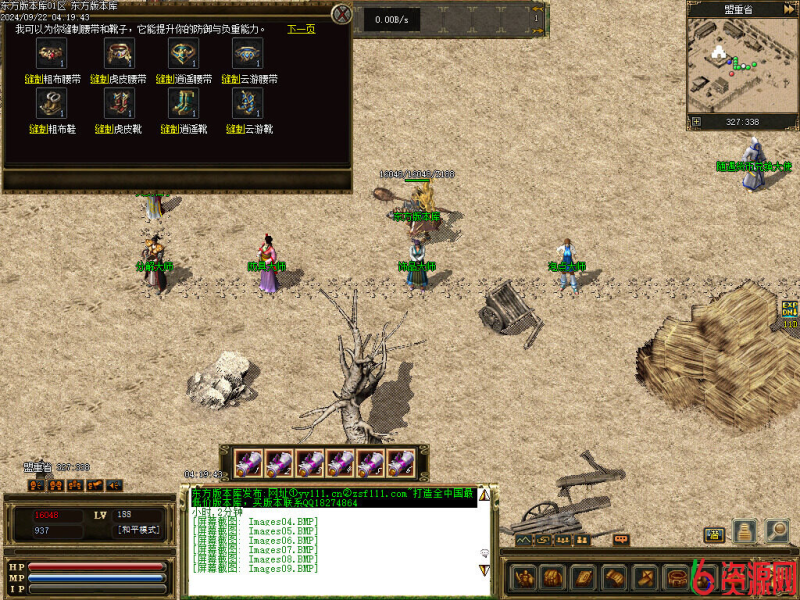The height and width of the screenshot is (600, 800).
Task: Use the first scroll in hotbar
Action: coord(249,462)
